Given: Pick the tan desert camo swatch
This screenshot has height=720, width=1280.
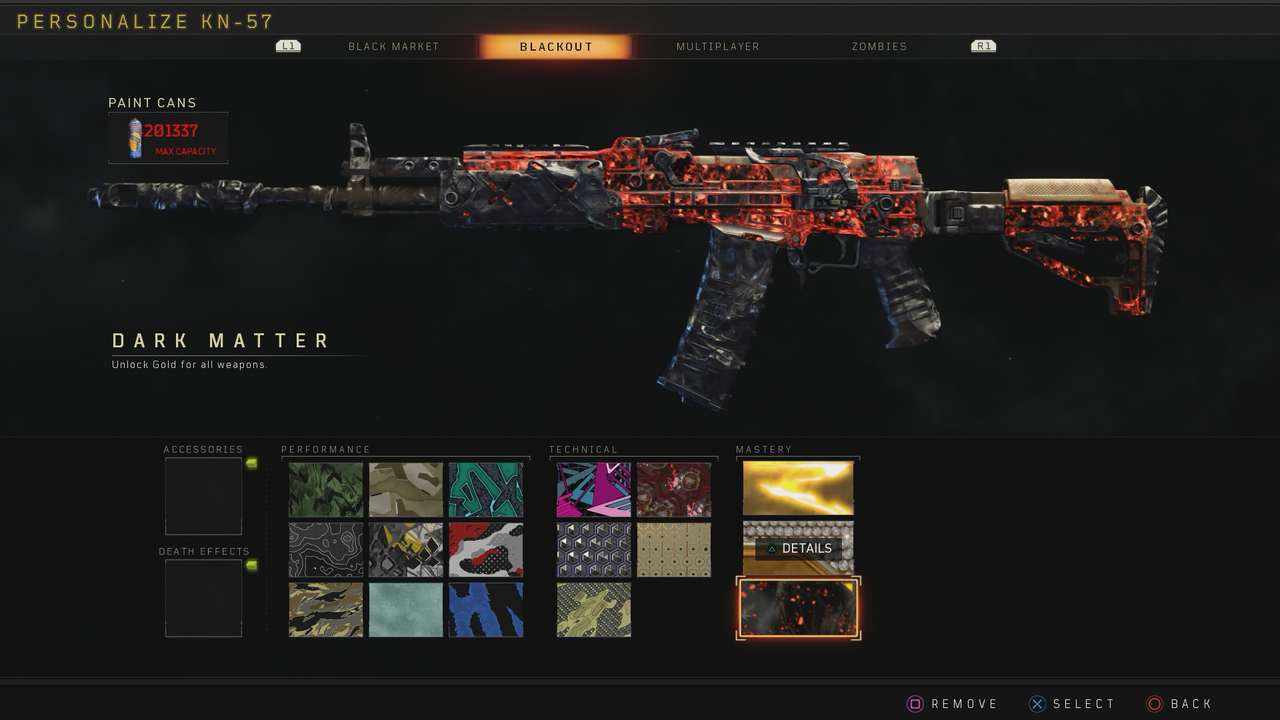Looking at the screenshot, I should pyautogui.click(x=406, y=489).
